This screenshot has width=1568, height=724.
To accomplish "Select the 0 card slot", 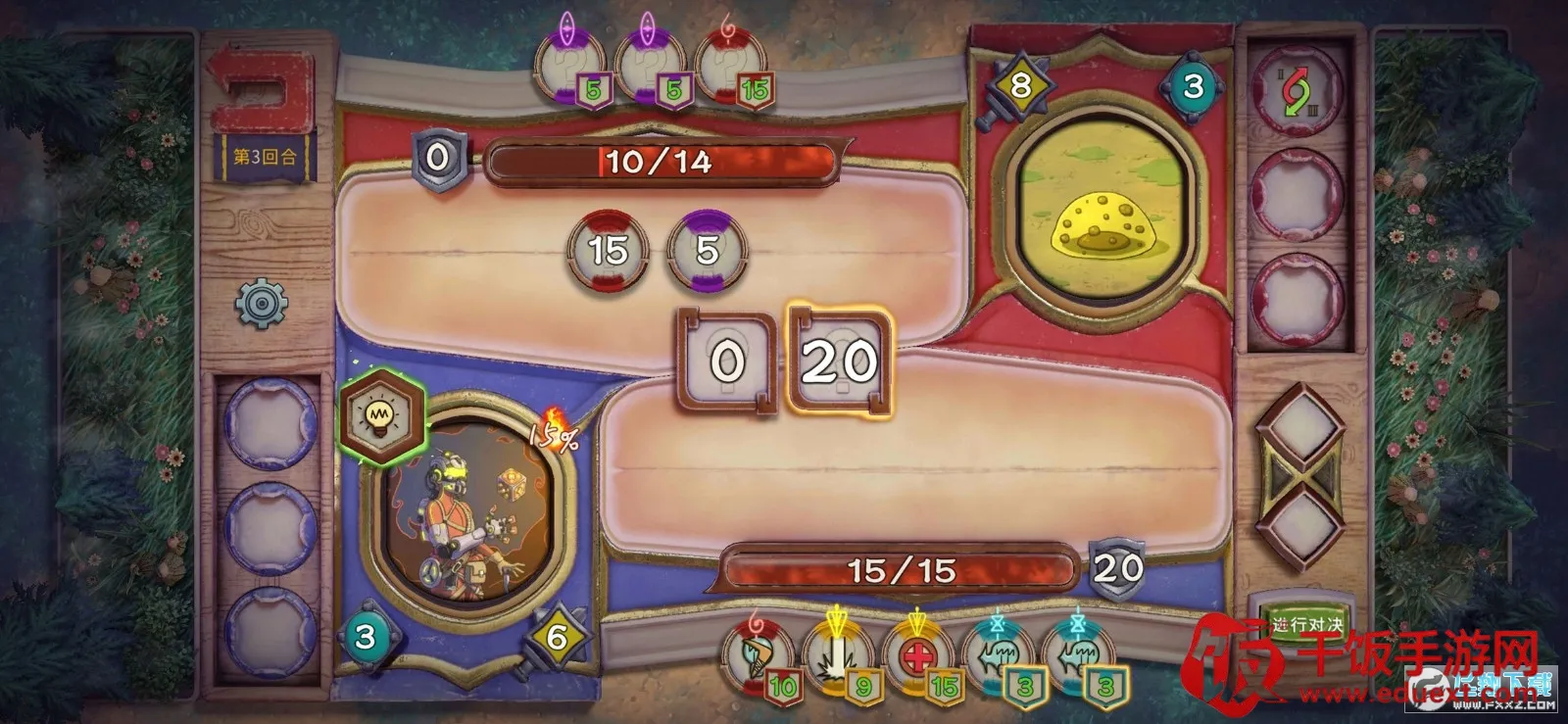I will pos(726,362).
